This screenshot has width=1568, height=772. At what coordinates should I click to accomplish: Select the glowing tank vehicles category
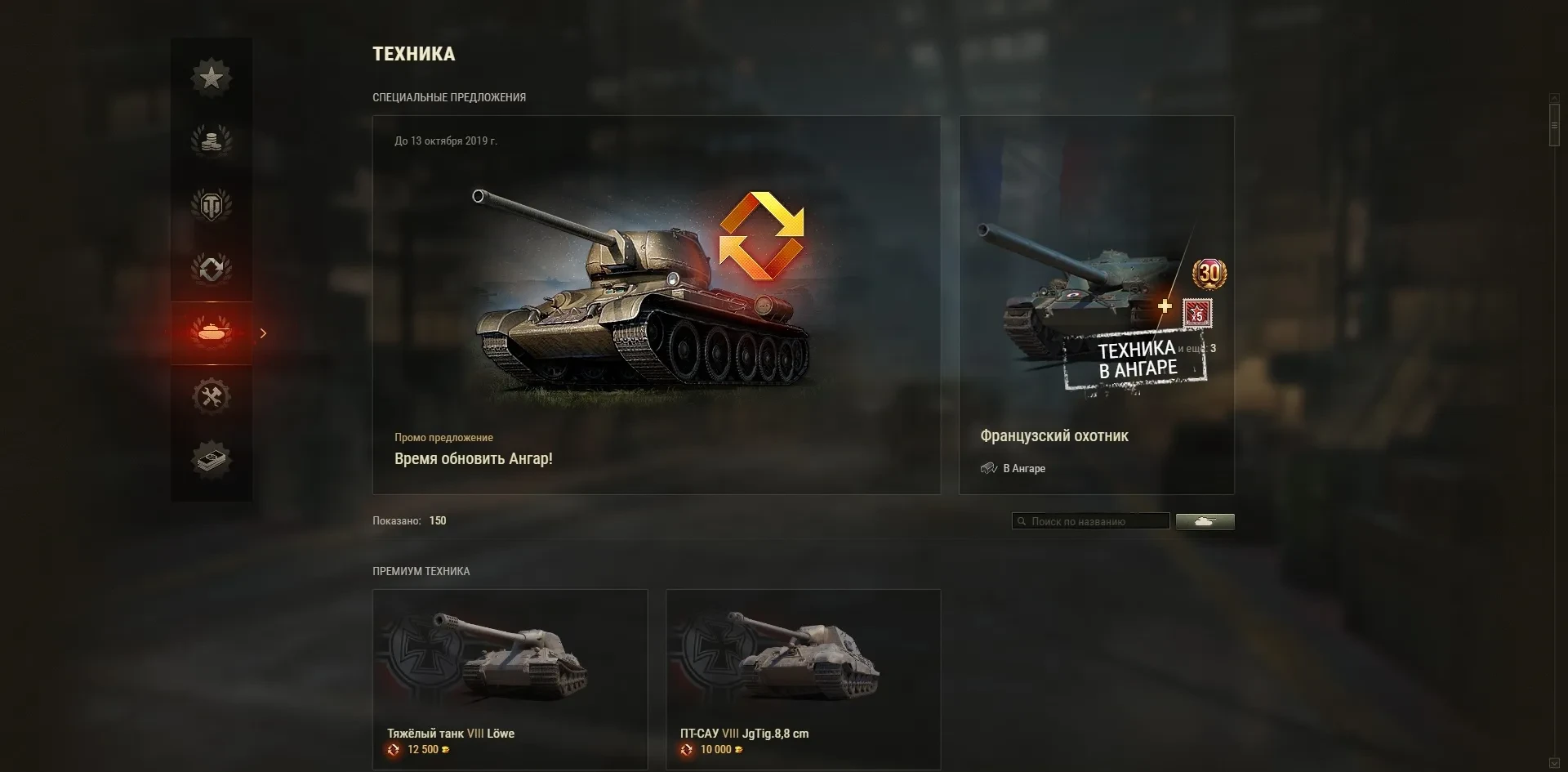(x=212, y=332)
